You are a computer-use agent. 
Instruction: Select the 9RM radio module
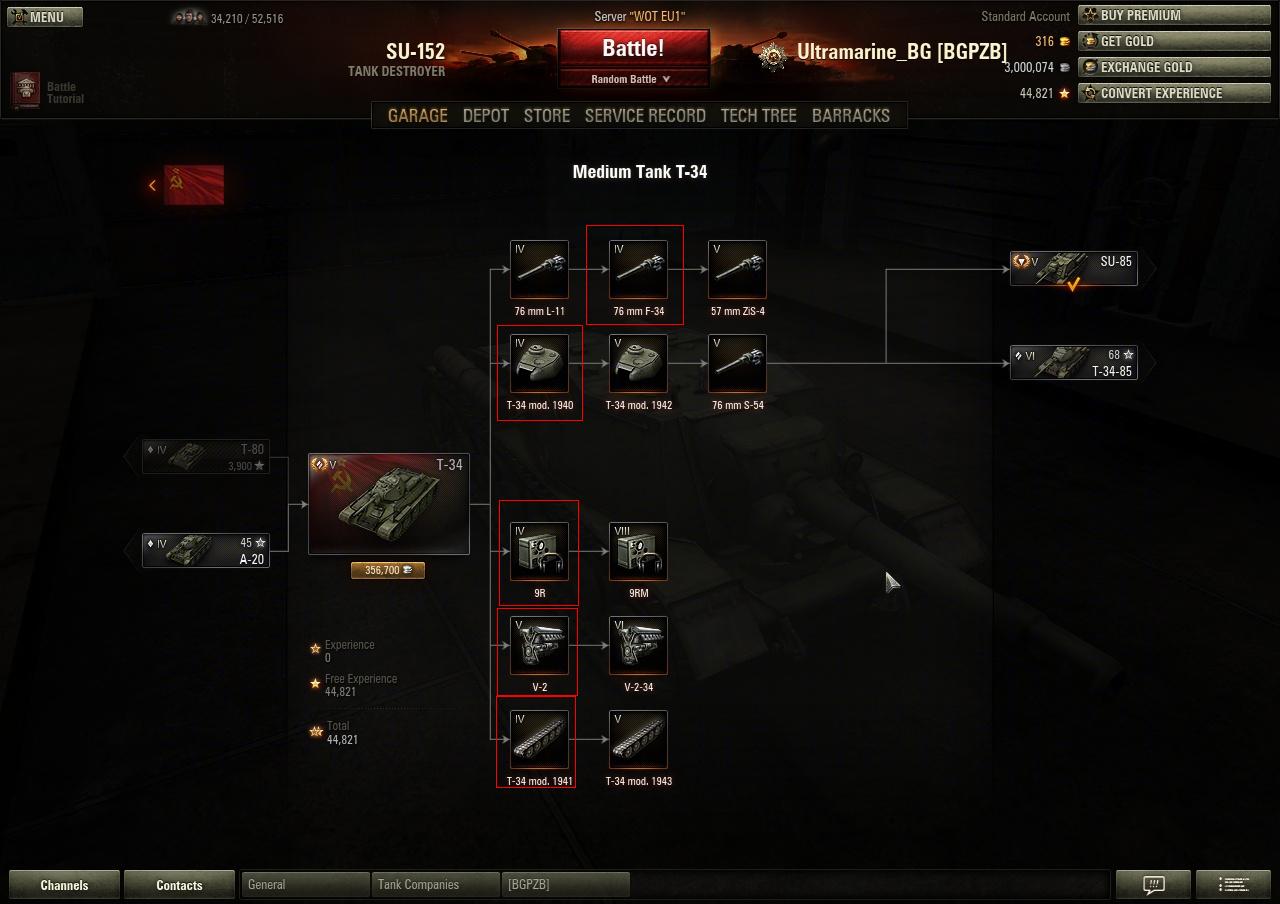[638, 551]
